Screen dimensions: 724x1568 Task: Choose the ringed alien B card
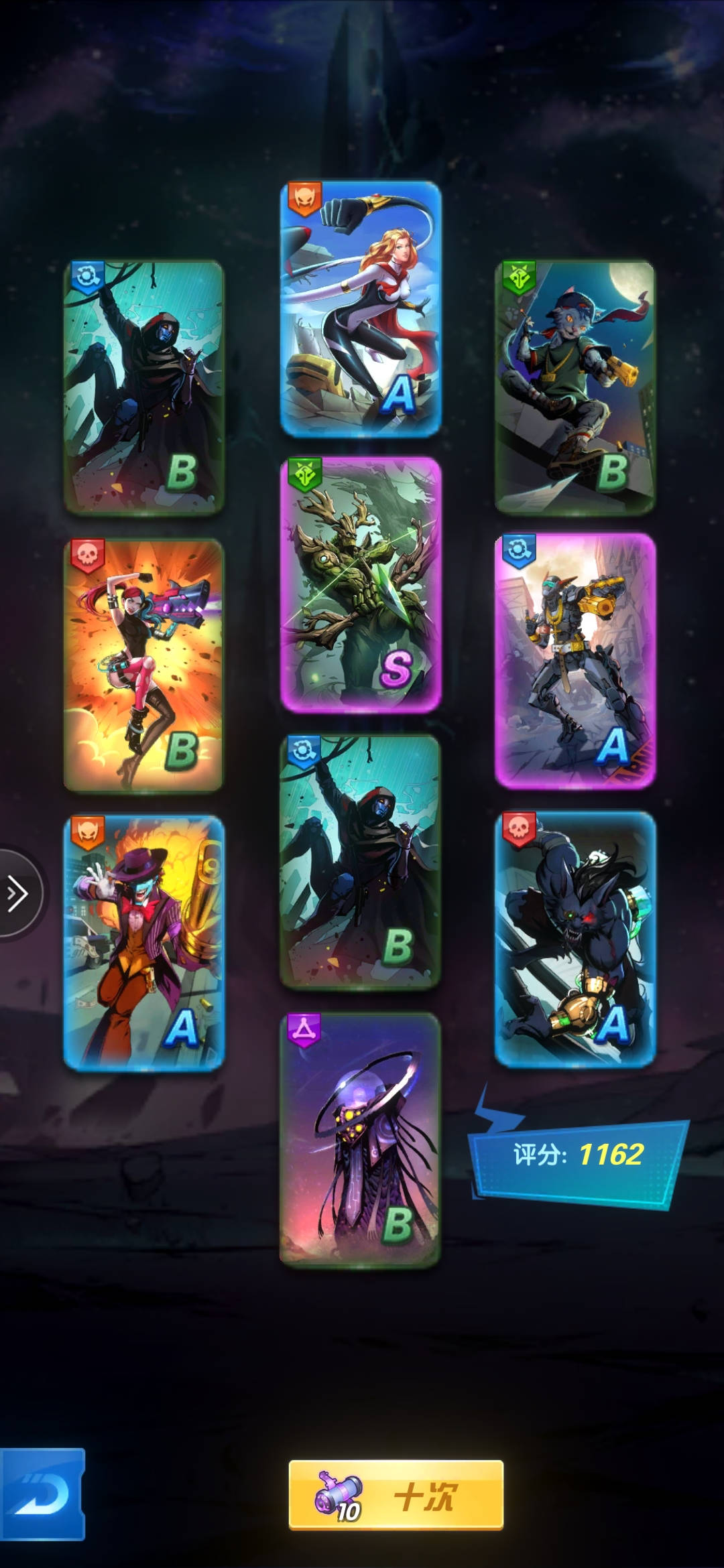pos(360,1139)
